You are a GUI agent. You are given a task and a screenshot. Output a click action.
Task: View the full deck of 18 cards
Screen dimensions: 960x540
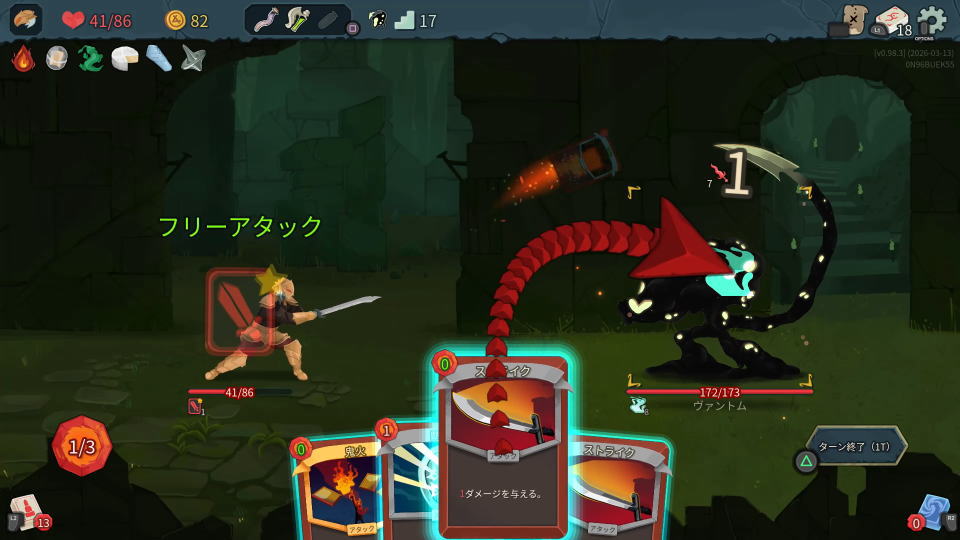pyautogui.click(x=891, y=22)
